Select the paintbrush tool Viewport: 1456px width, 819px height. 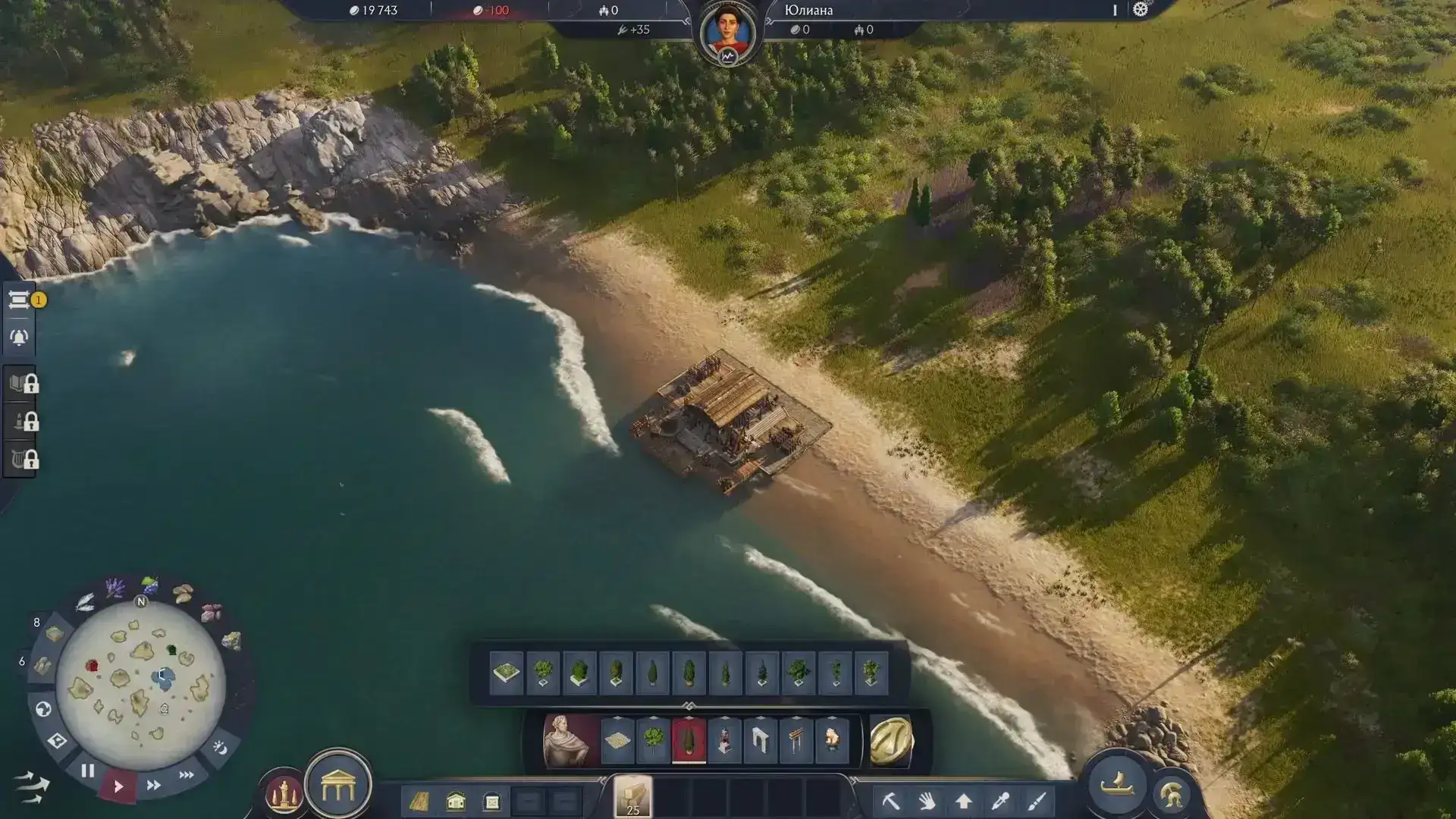(1037, 801)
